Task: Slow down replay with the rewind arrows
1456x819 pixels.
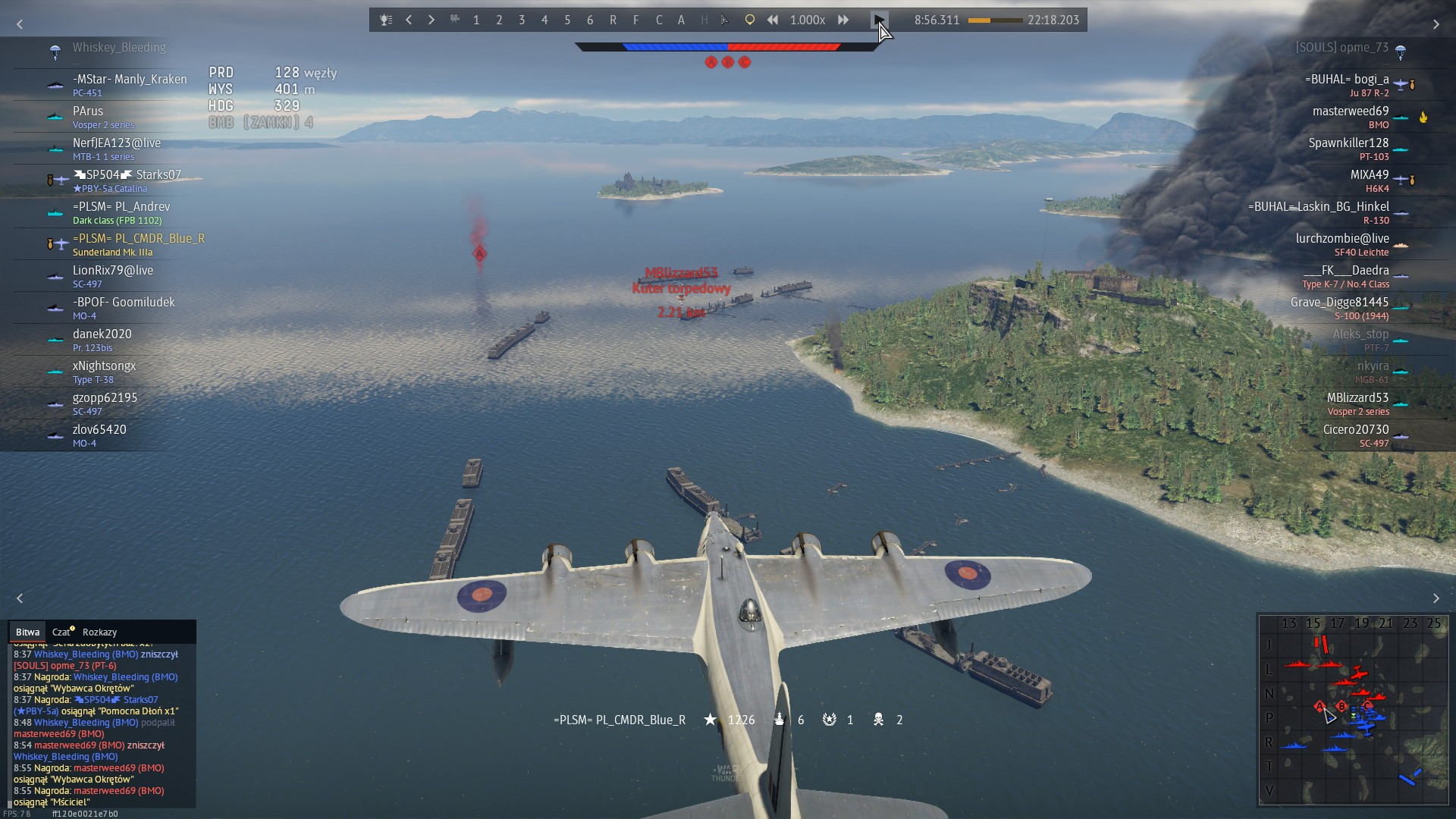Action: [772, 20]
